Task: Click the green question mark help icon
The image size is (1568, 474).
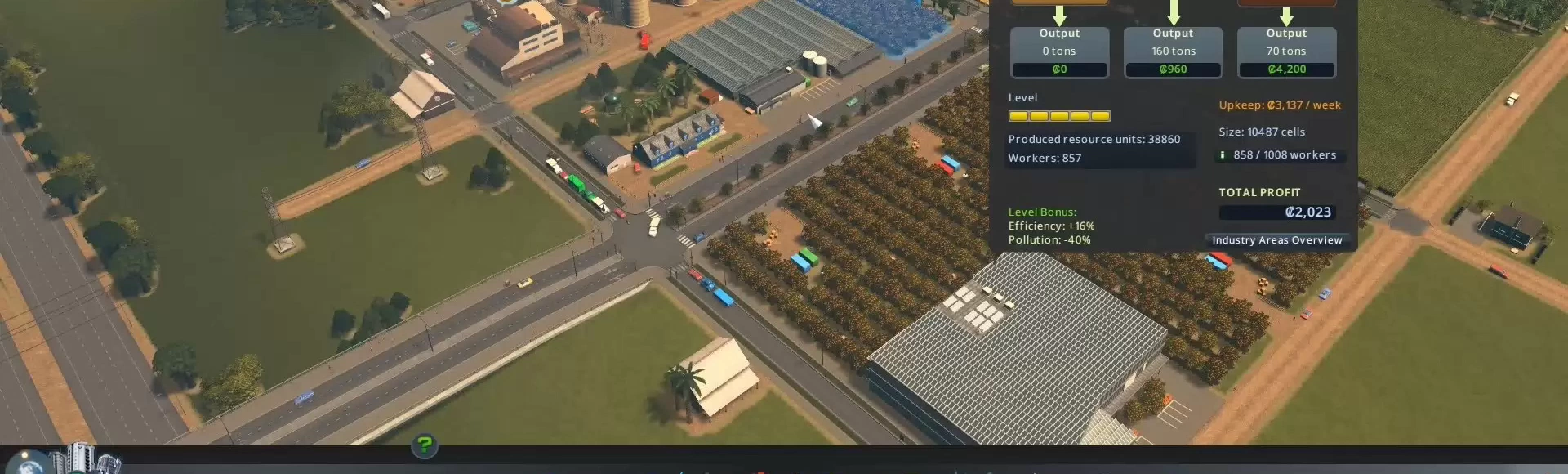Action: [425, 445]
